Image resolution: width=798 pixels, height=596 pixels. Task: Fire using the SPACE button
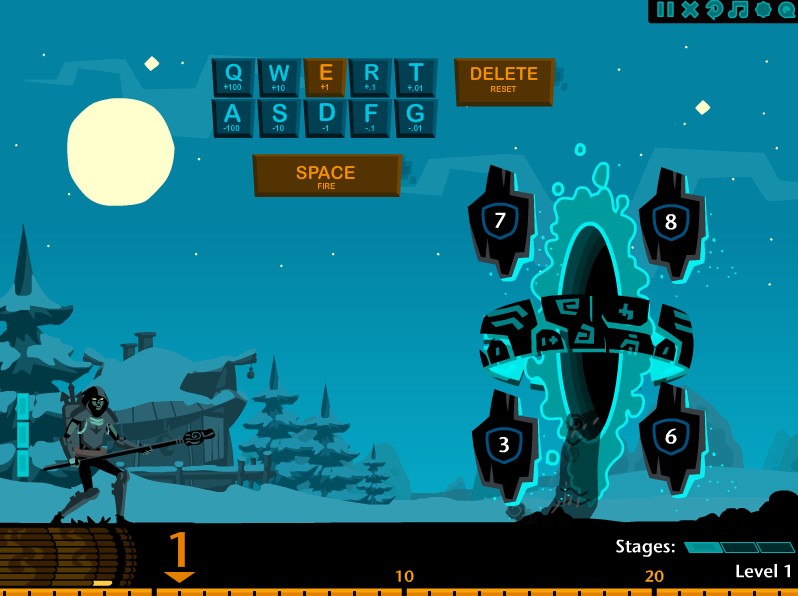click(326, 176)
